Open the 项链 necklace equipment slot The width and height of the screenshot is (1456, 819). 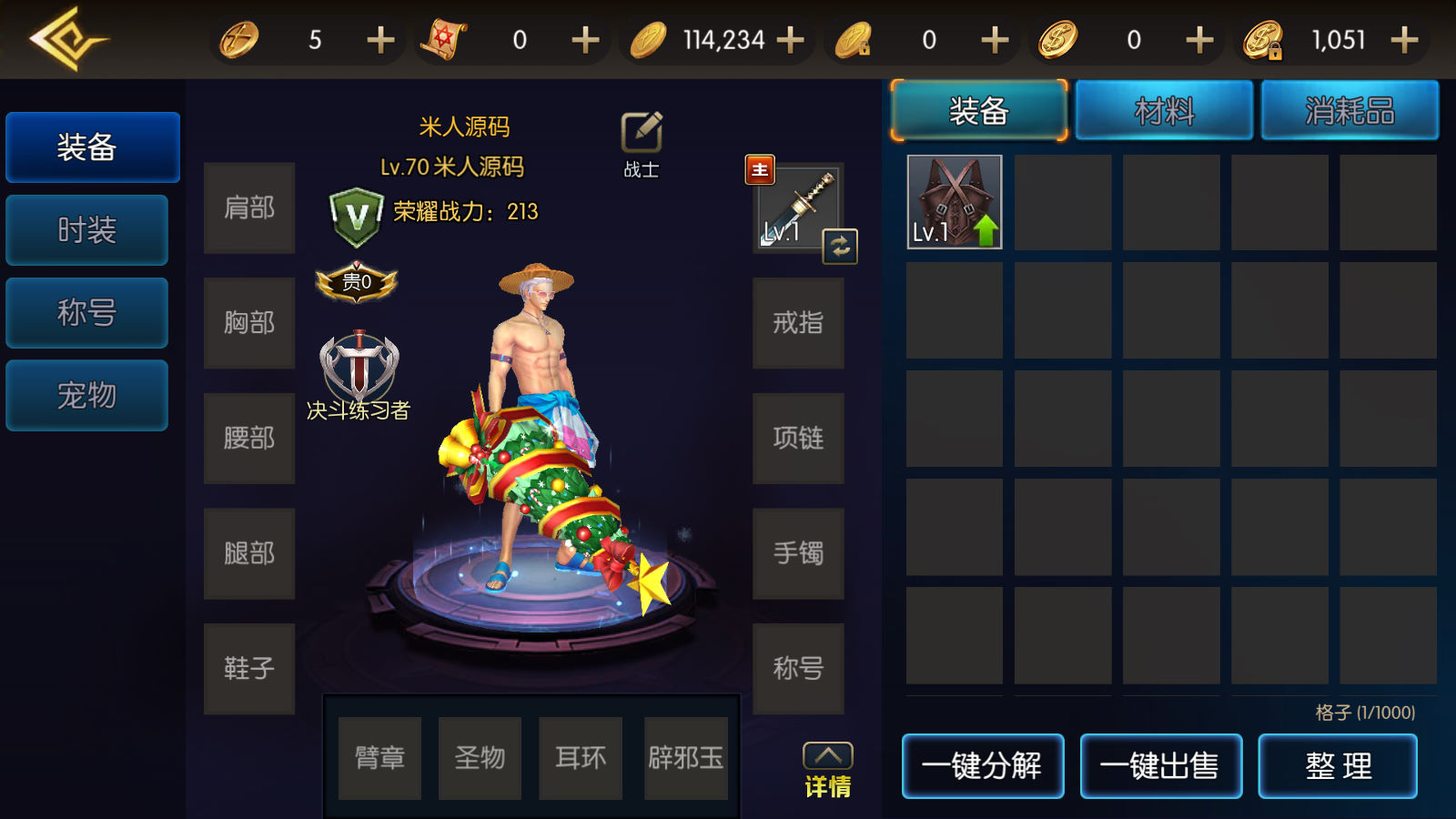click(x=798, y=439)
